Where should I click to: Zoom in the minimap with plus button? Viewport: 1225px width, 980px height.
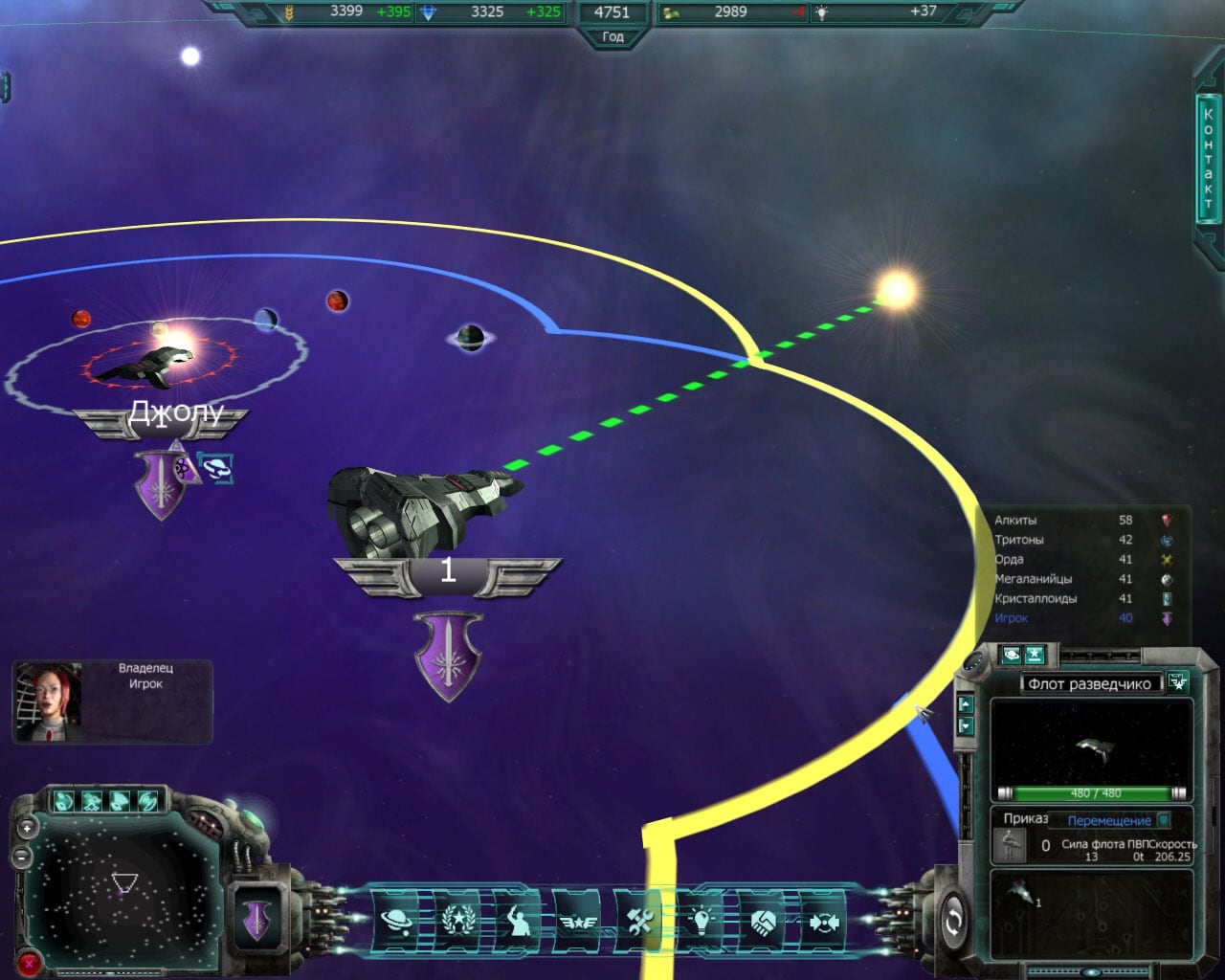pos(28,826)
